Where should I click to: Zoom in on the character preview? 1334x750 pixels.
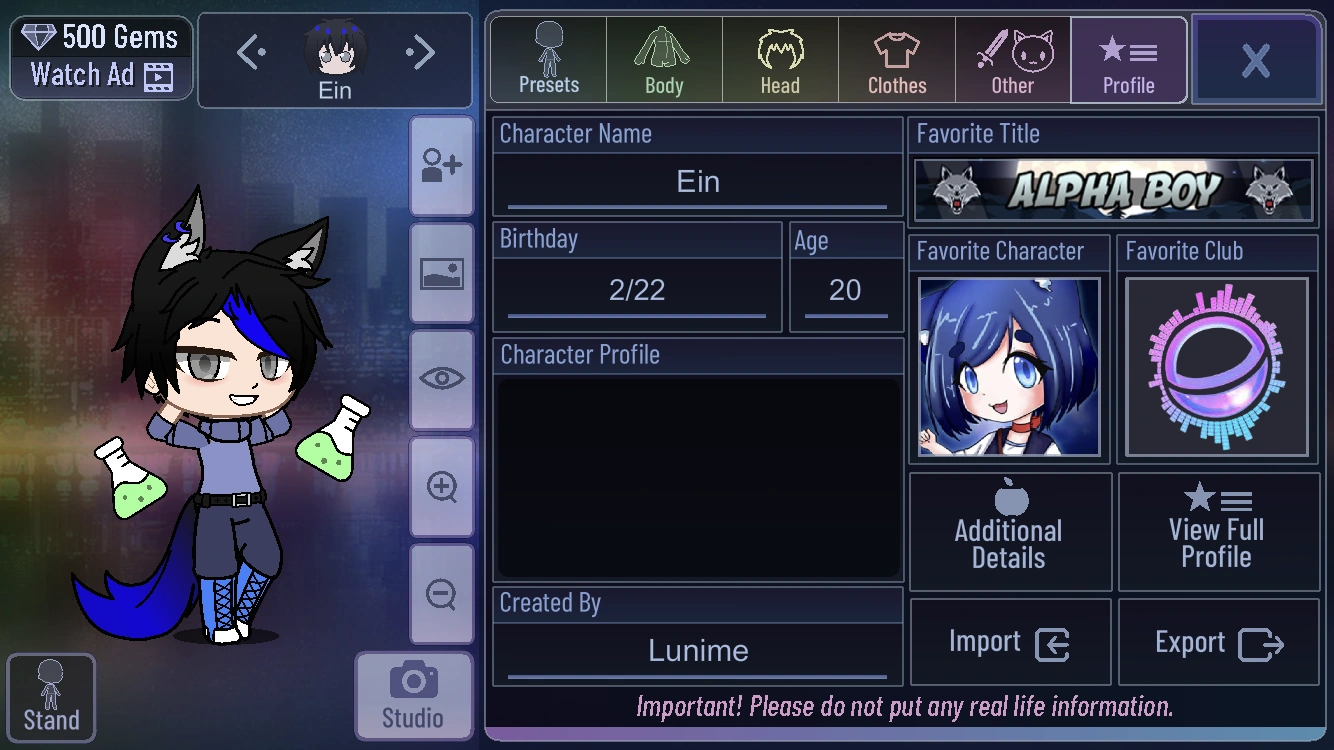point(441,487)
